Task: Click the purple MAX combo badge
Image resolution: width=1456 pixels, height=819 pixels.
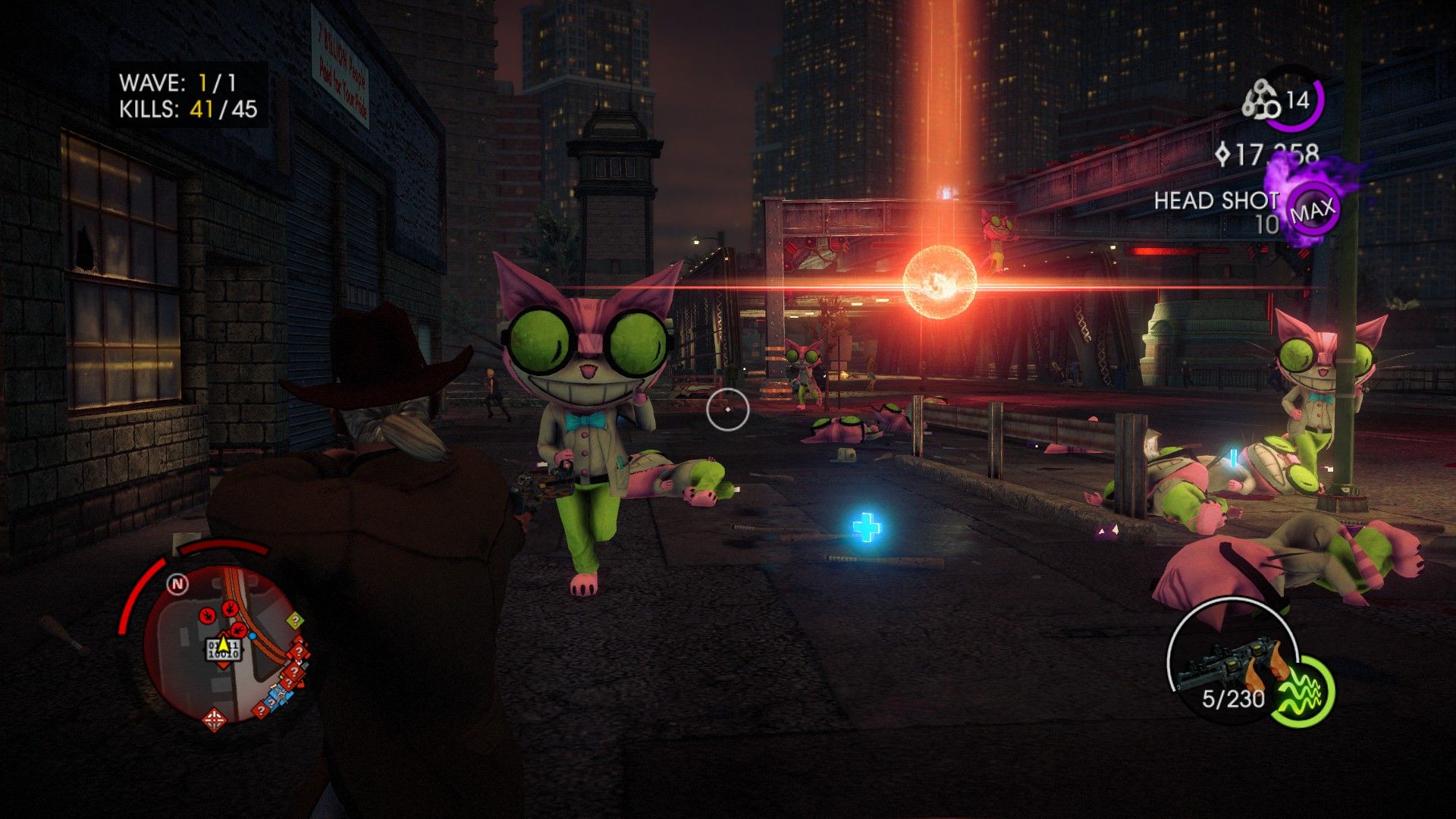Action: coord(1313,210)
